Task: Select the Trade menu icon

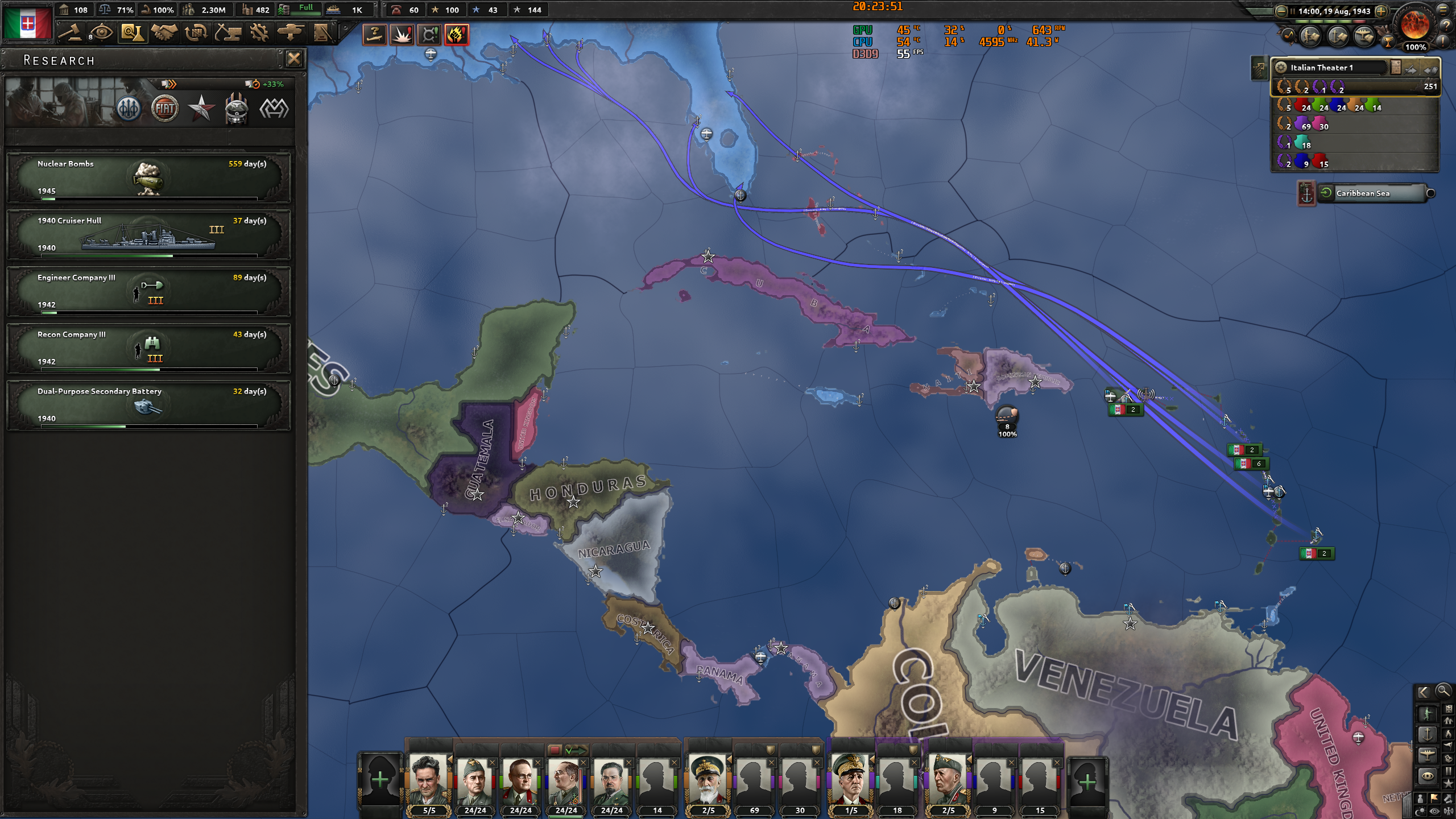Action: [196, 32]
